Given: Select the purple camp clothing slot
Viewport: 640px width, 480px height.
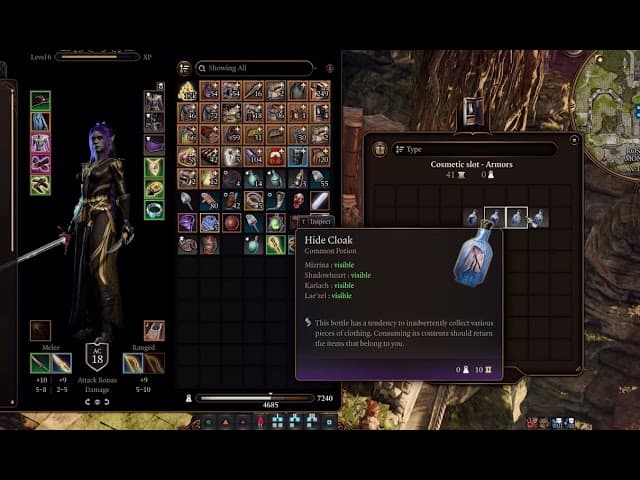Looking at the screenshot, I should point(153,145).
